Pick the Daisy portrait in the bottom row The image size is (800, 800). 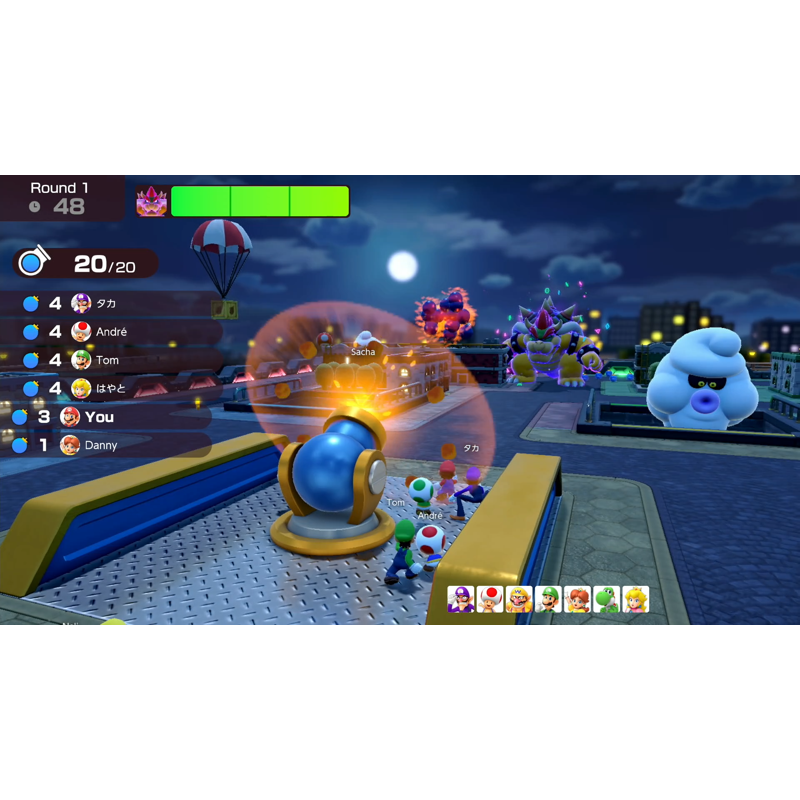point(577,599)
